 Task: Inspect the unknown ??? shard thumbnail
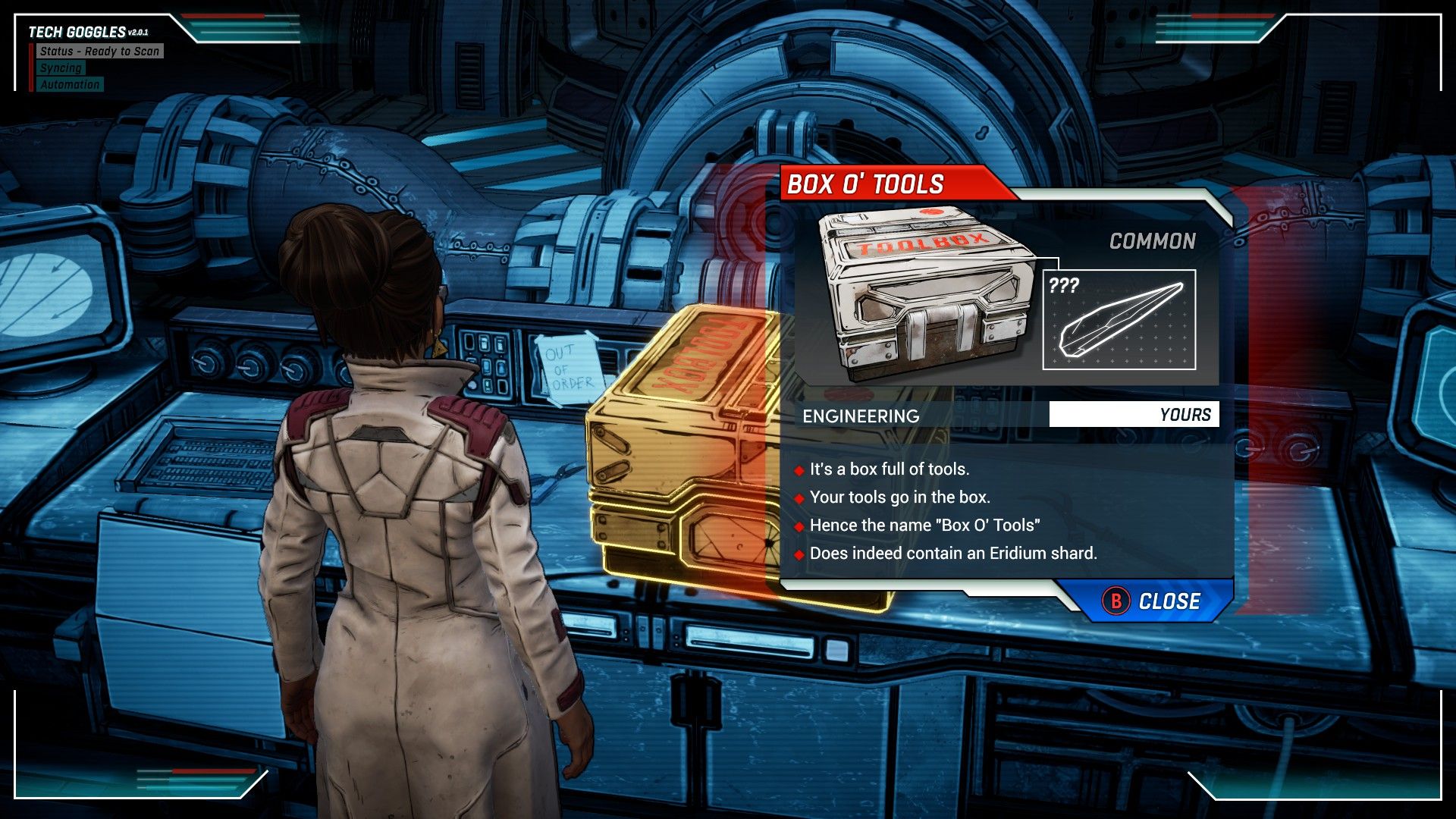1119,319
